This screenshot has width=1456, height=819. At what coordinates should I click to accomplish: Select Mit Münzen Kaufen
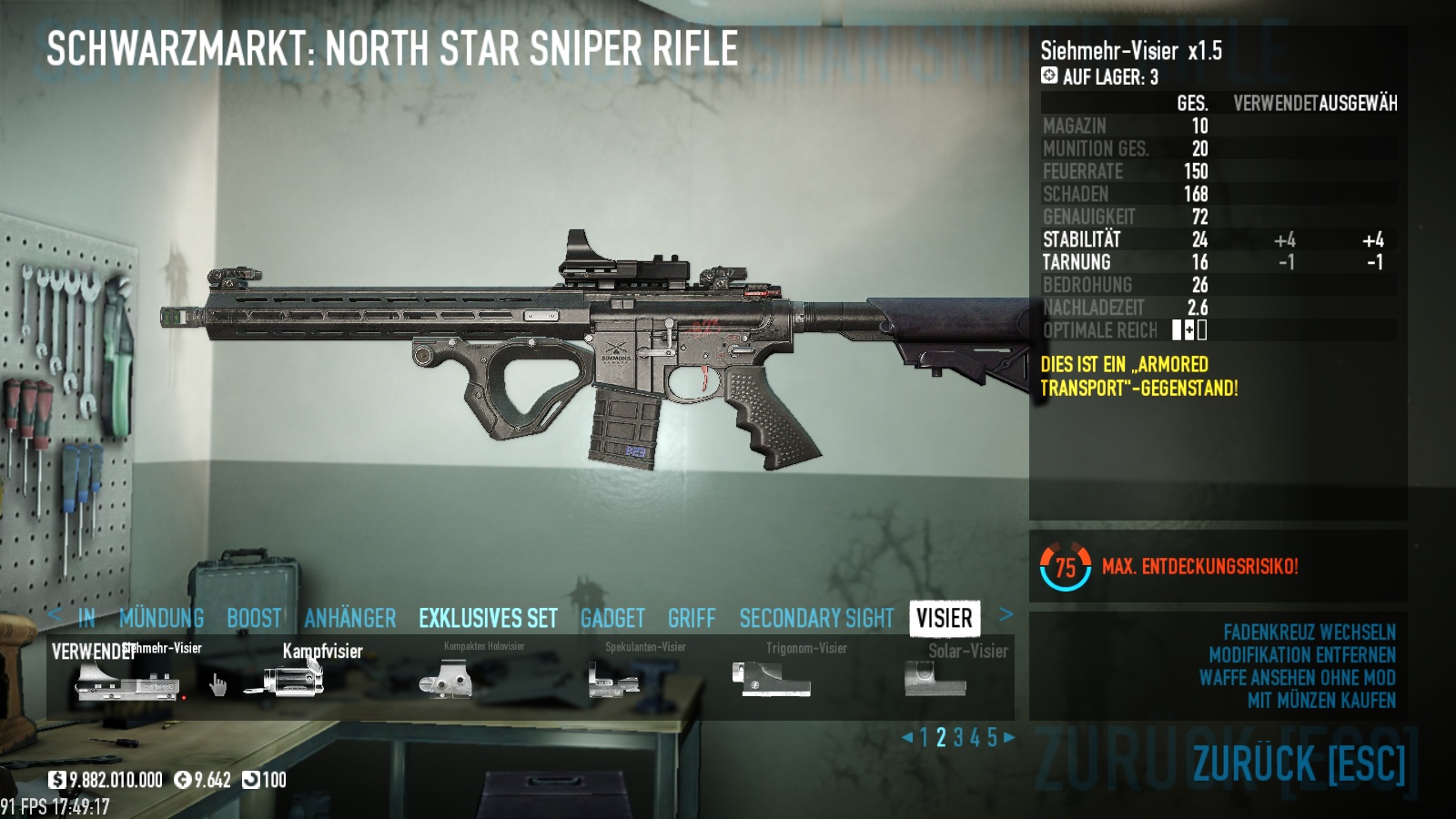click(1321, 701)
